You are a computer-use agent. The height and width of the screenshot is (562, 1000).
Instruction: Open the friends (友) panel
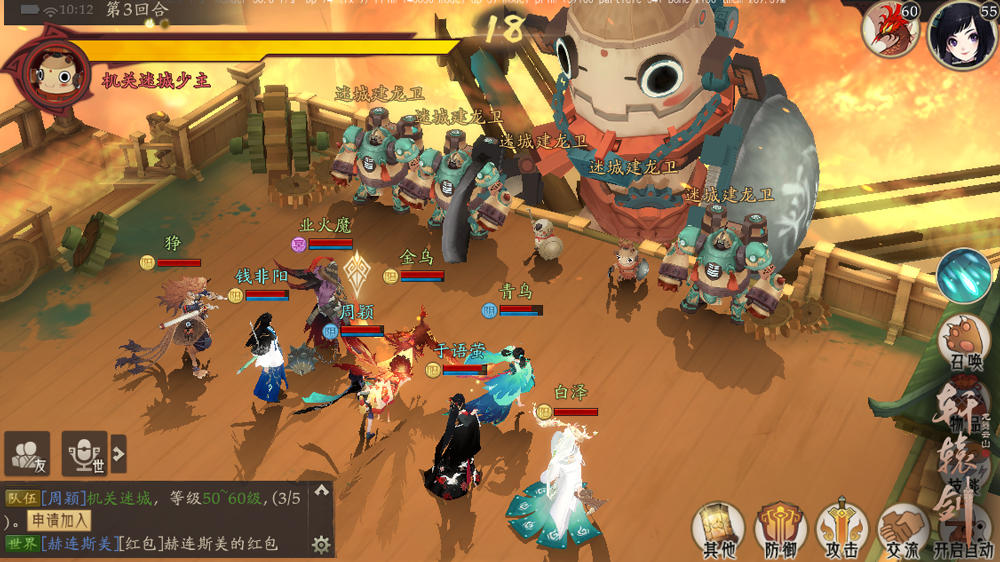[27, 454]
